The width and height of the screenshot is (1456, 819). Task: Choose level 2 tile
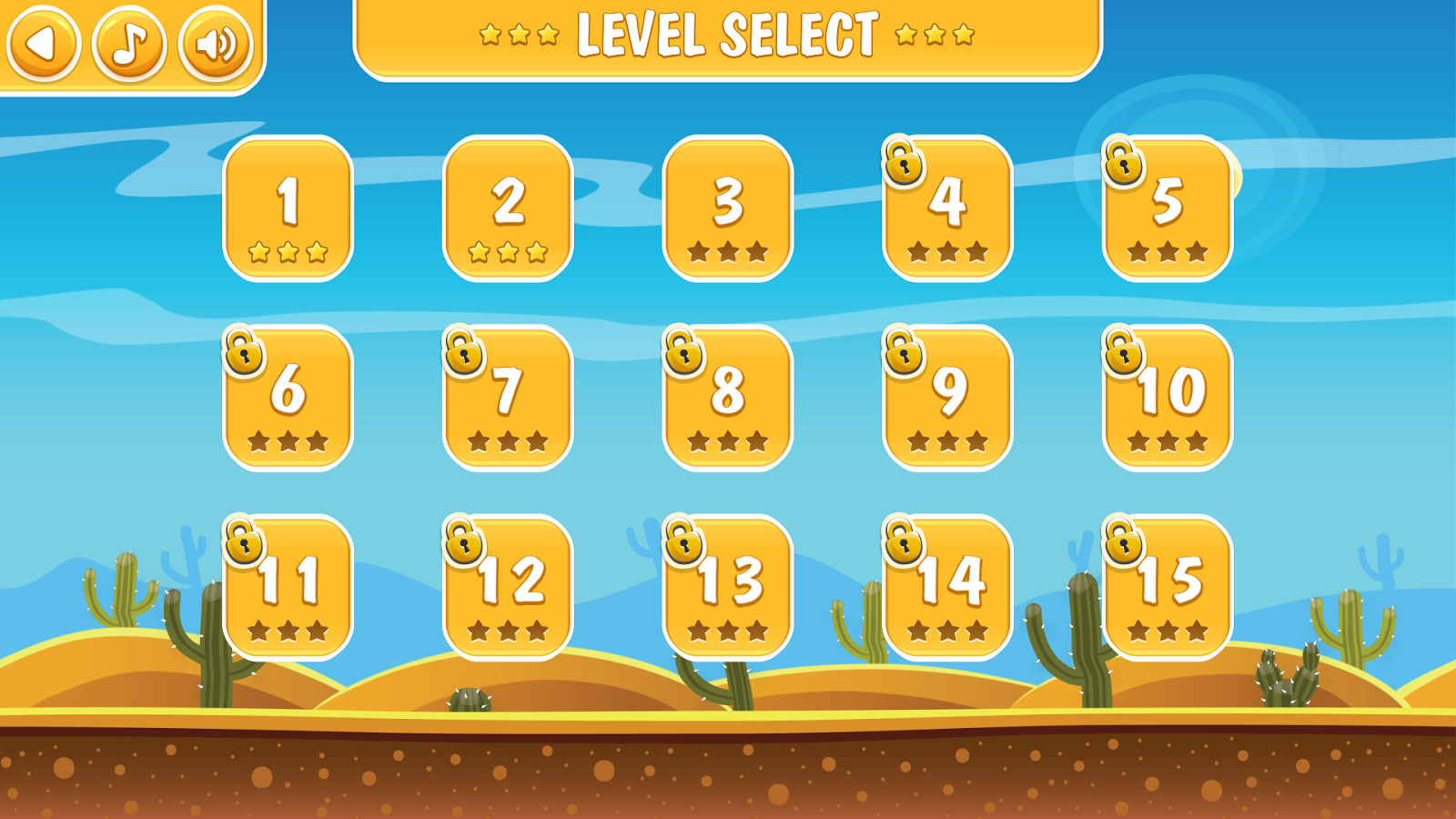[508, 208]
